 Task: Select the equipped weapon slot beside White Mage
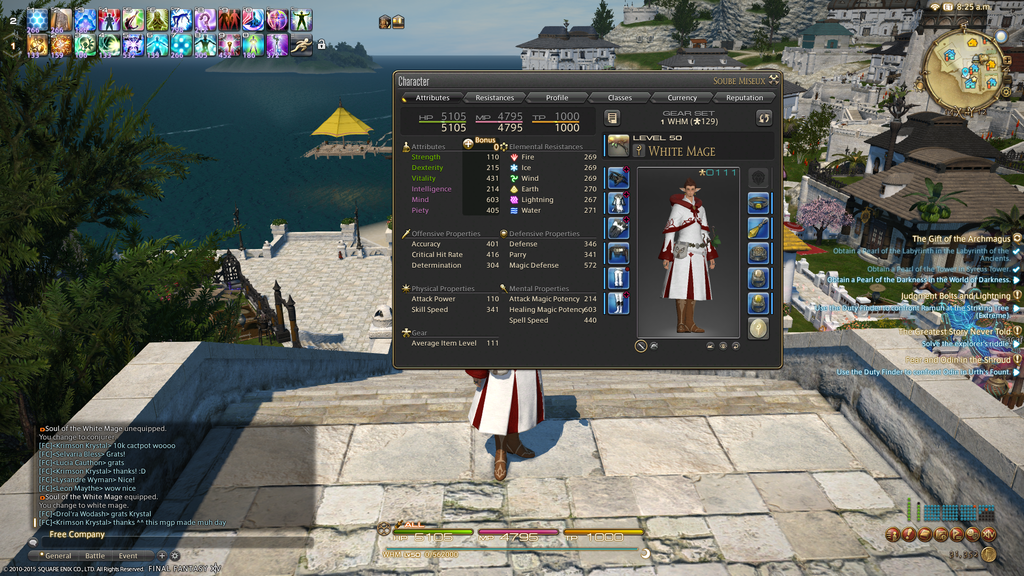pyautogui.click(x=618, y=146)
